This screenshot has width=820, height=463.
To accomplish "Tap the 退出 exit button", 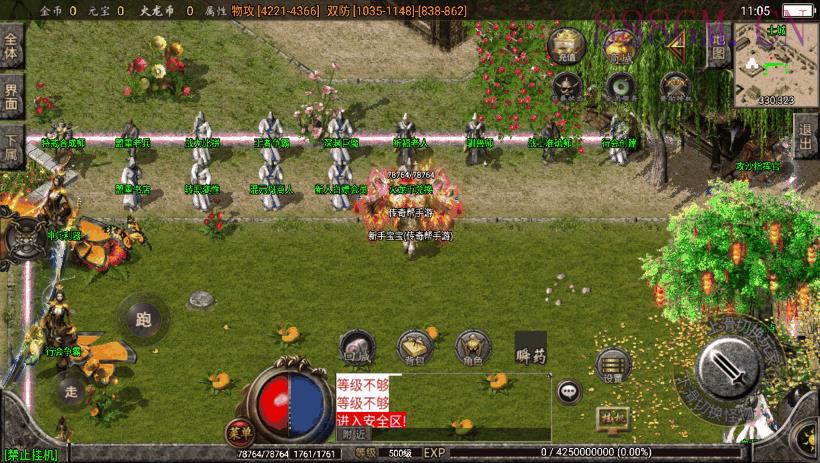I will 805,130.
